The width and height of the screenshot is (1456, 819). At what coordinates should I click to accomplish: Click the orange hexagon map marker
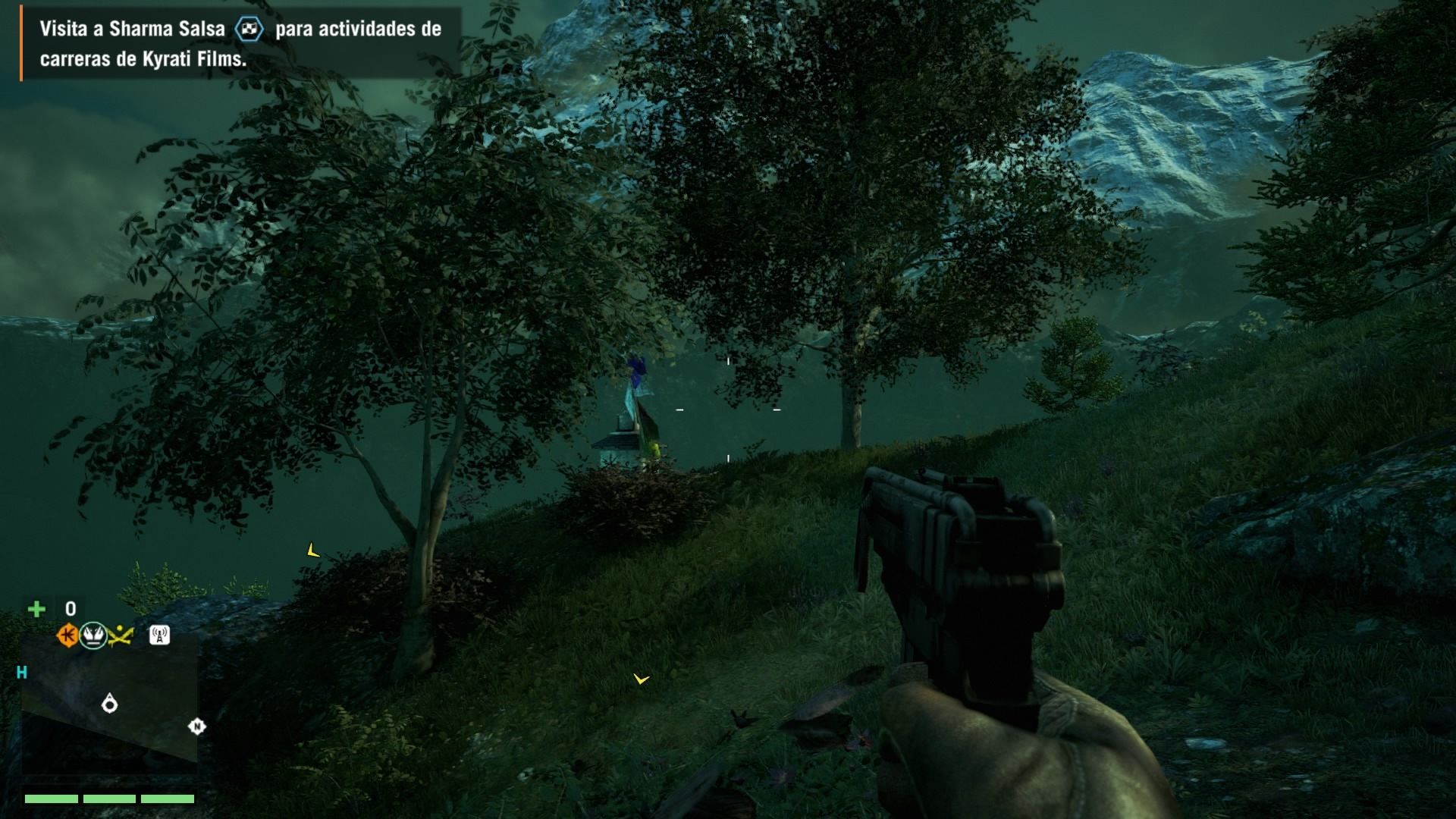pos(67,635)
